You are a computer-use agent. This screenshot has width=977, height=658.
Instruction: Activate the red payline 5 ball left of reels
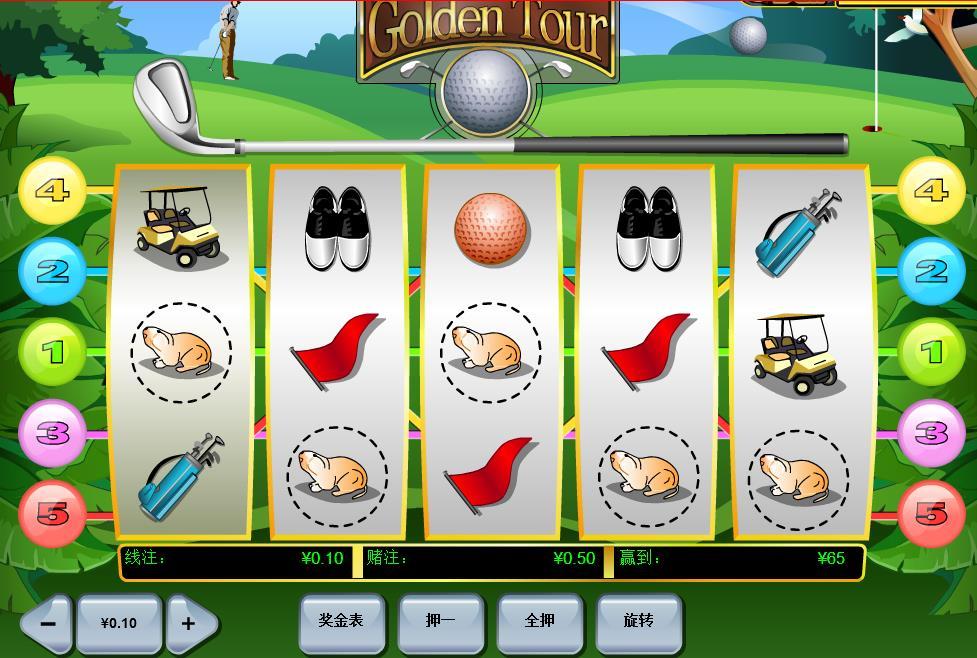click(52, 514)
